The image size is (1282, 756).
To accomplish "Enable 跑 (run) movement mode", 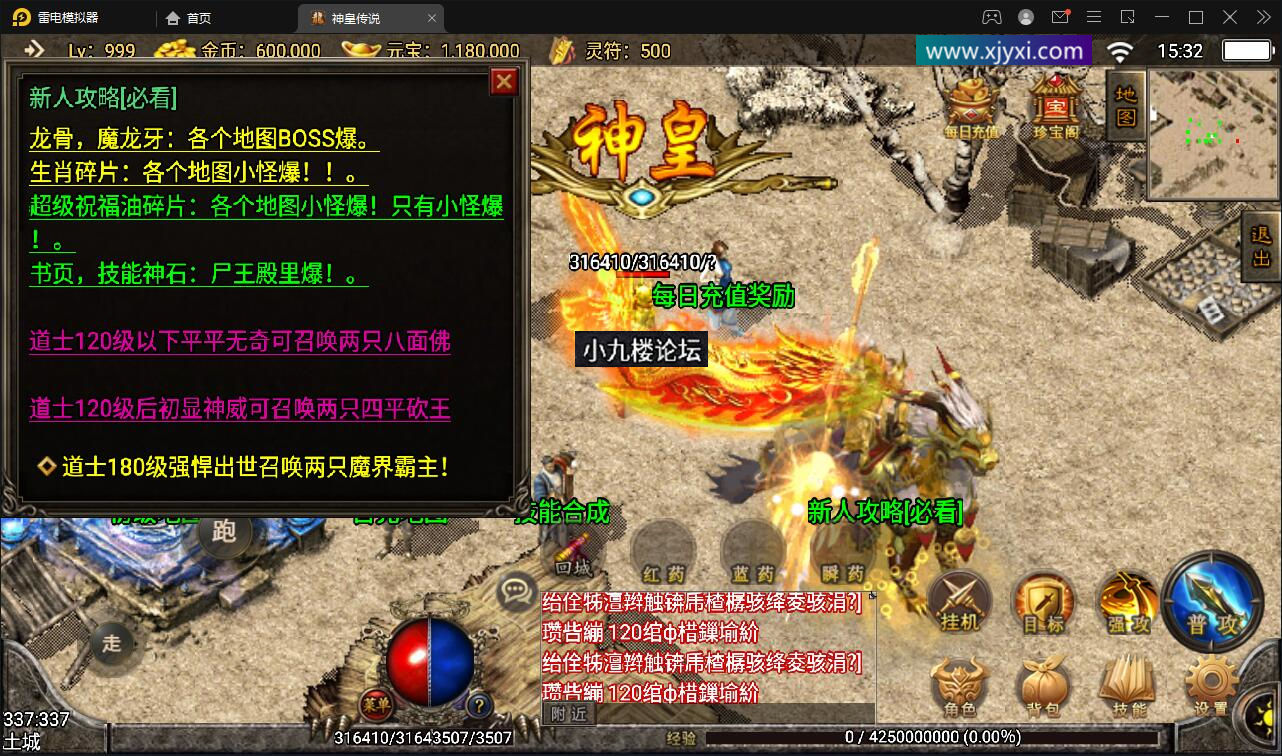I will [x=224, y=533].
